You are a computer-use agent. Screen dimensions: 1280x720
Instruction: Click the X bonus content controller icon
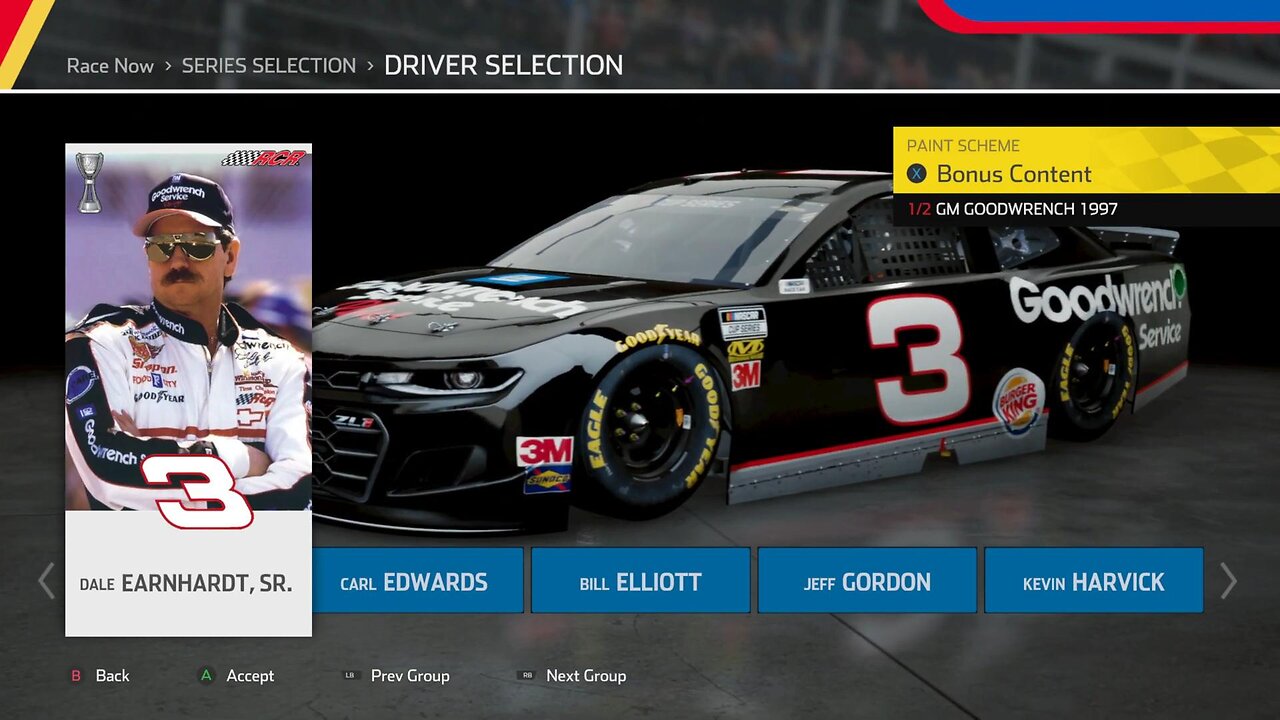pyautogui.click(x=916, y=174)
